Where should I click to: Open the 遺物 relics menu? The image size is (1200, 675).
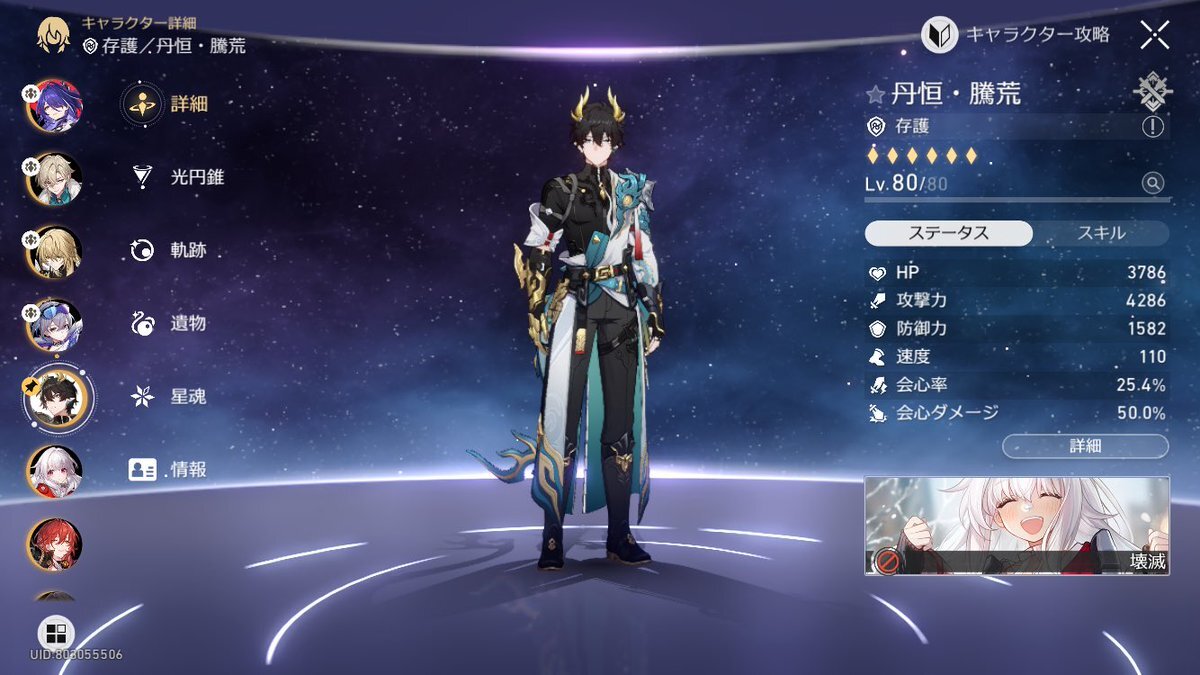point(170,323)
